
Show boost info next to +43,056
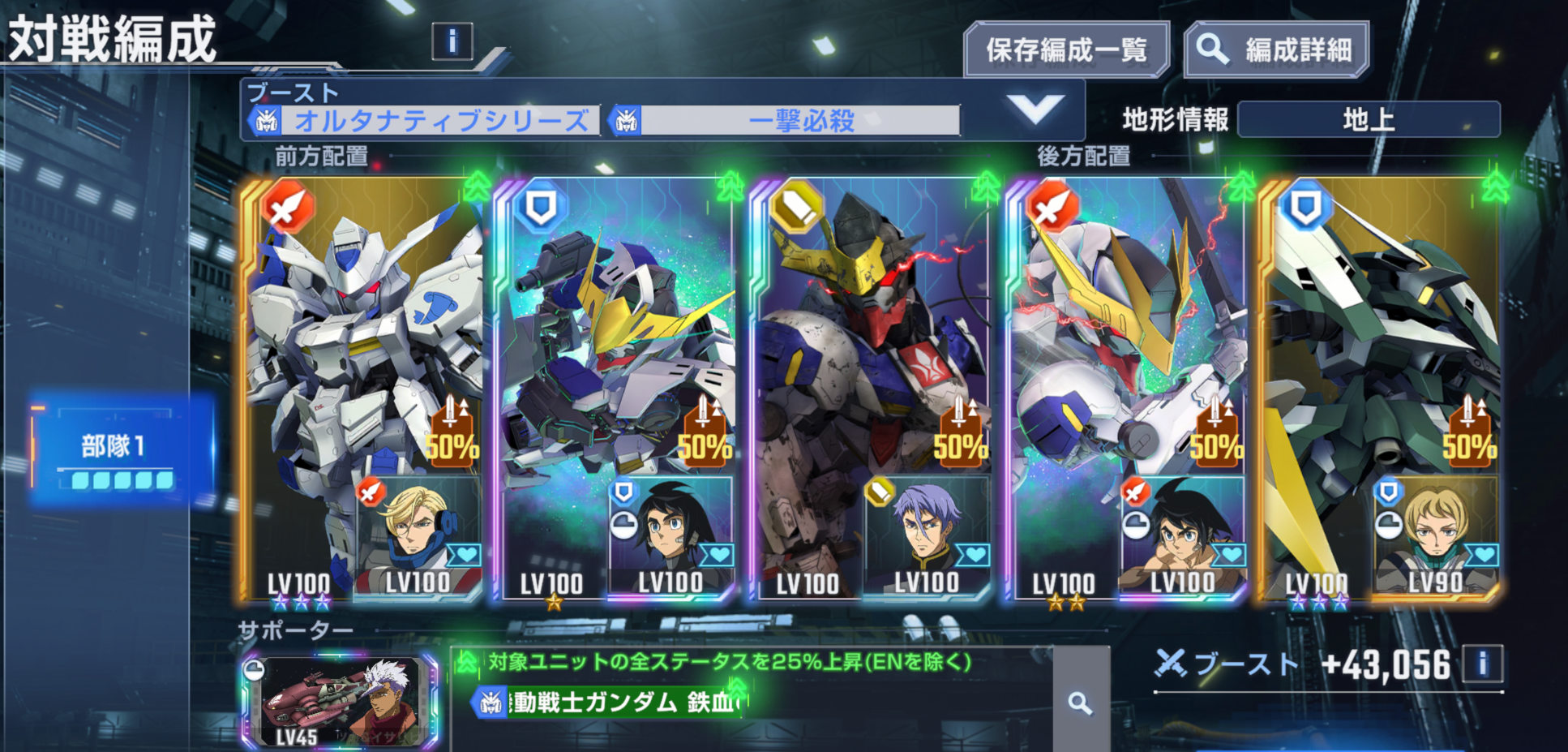click(x=1483, y=664)
